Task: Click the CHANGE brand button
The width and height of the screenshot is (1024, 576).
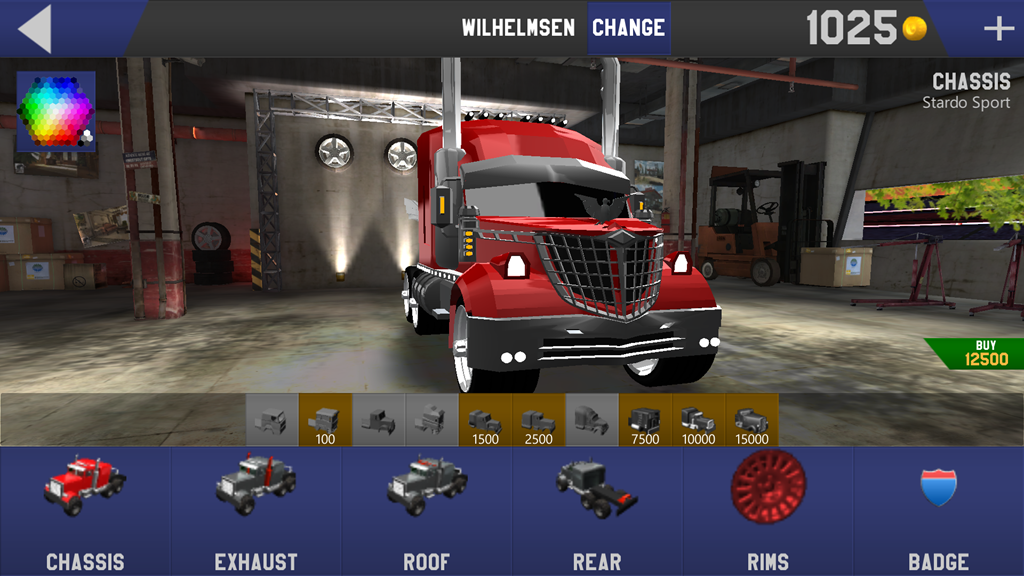Action: [x=628, y=28]
